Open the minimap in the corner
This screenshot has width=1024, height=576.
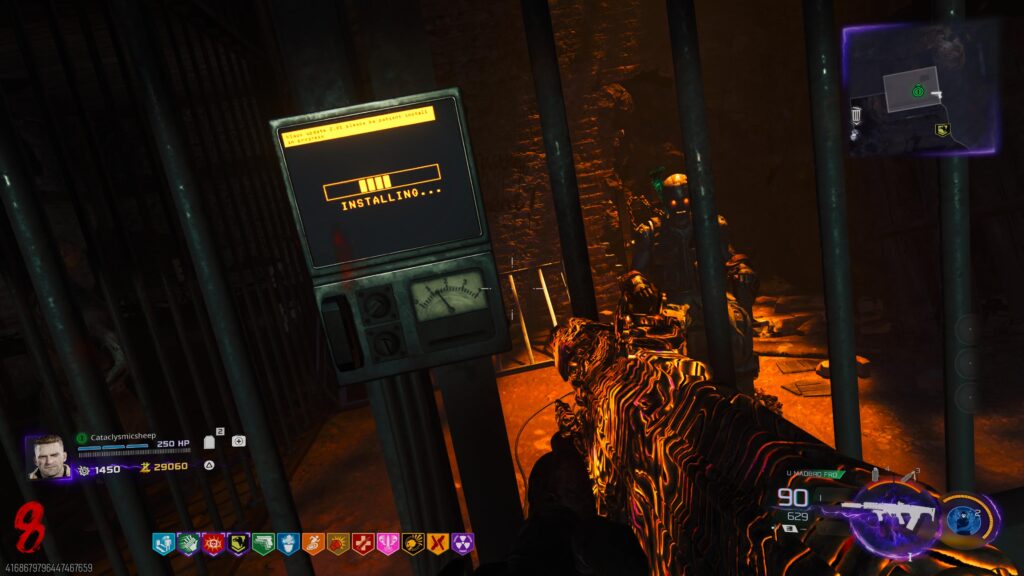point(921,88)
